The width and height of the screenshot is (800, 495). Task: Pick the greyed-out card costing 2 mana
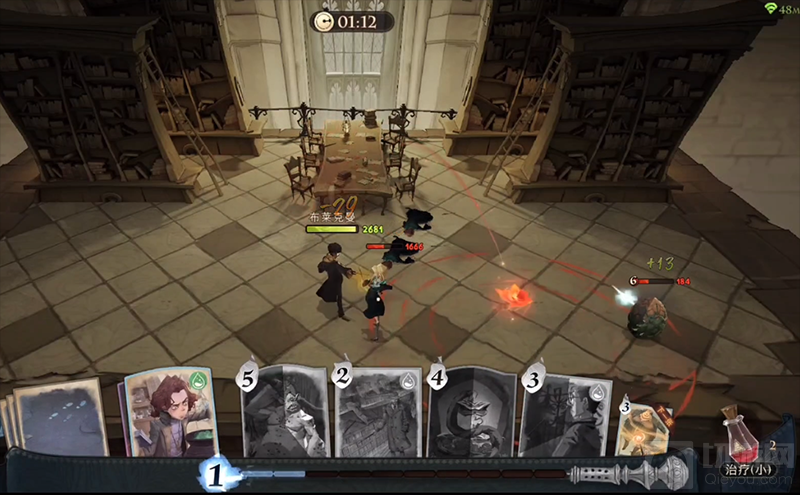379,410
